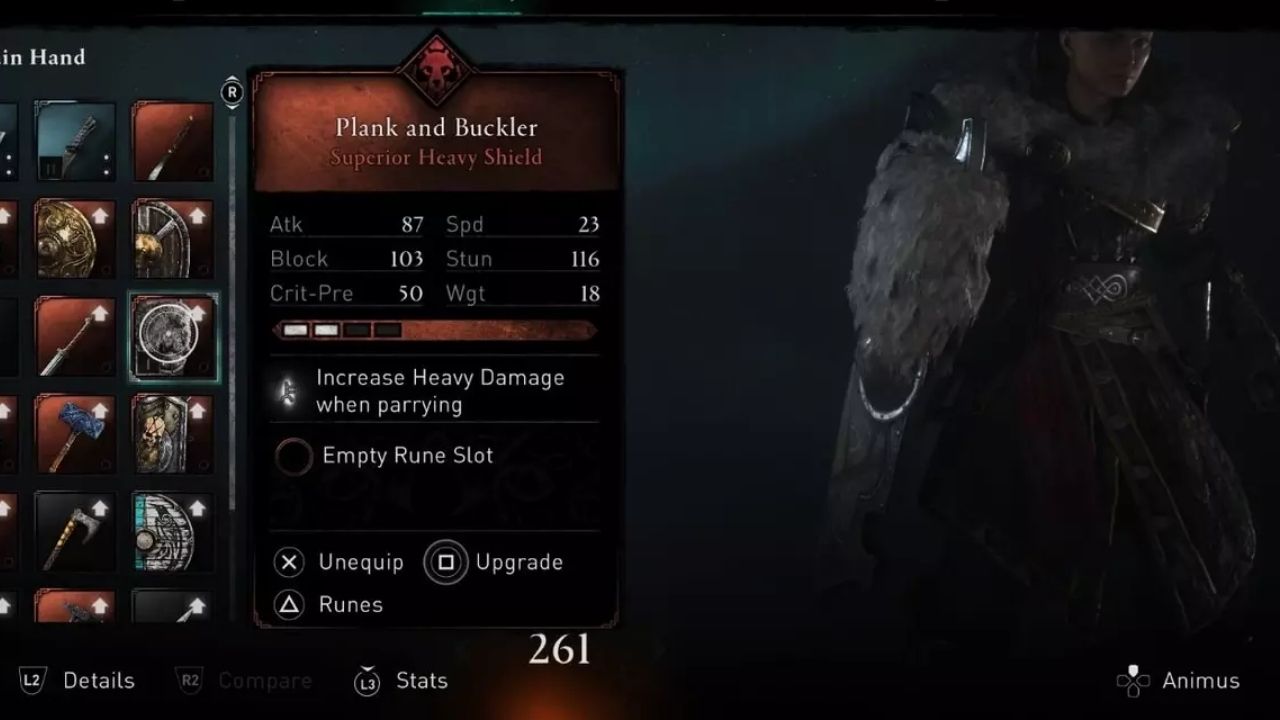Viewport: 1280px width, 720px height.
Task: Select the currently equipped Plank and Buckler shield
Action: (173, 335)
